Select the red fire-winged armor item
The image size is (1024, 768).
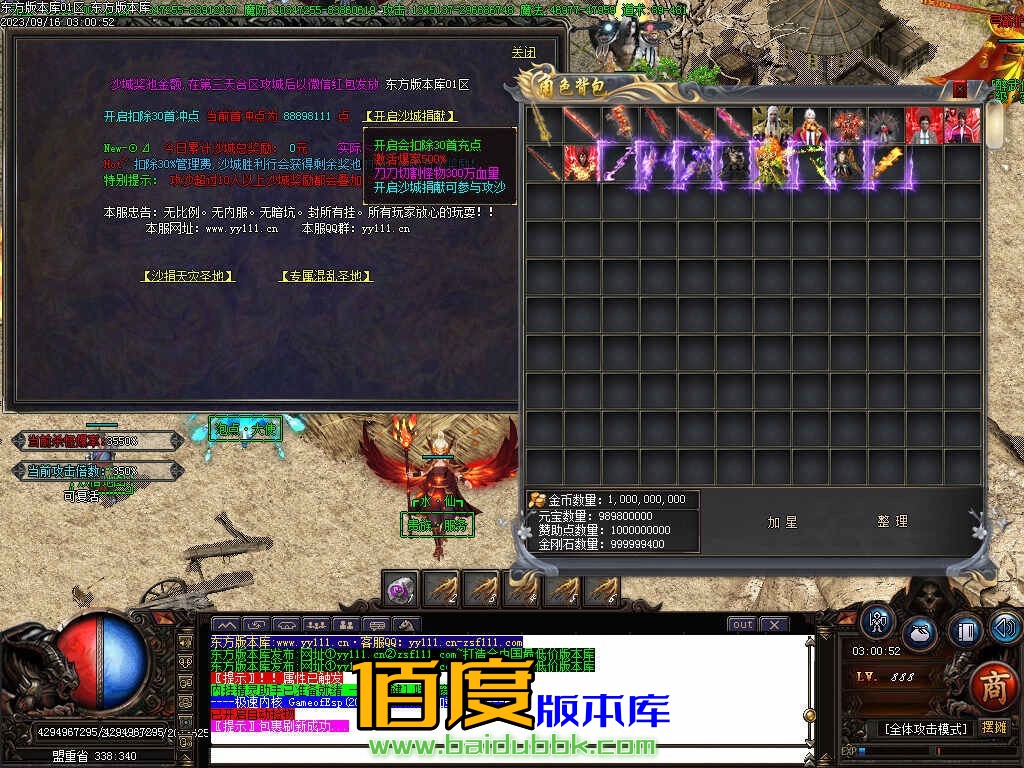coord(581,163)
